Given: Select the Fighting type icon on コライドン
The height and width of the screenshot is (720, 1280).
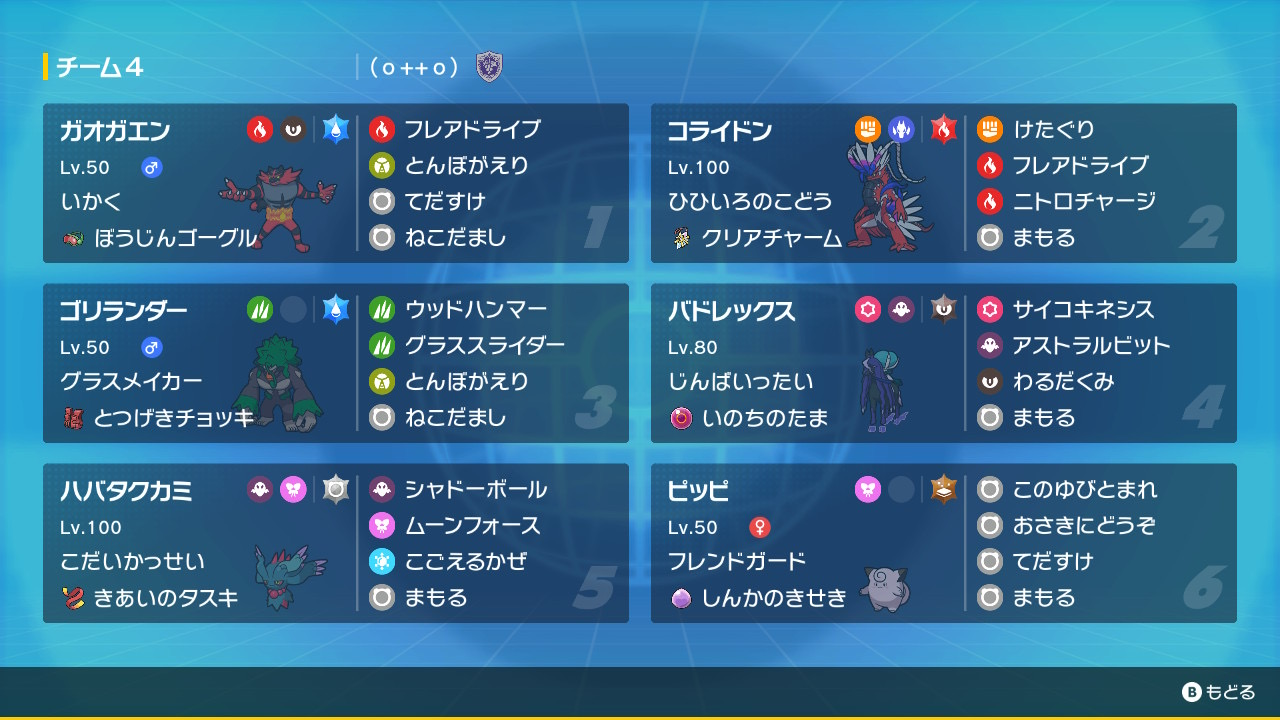Looking at the screenshot, I should point(869,130).
